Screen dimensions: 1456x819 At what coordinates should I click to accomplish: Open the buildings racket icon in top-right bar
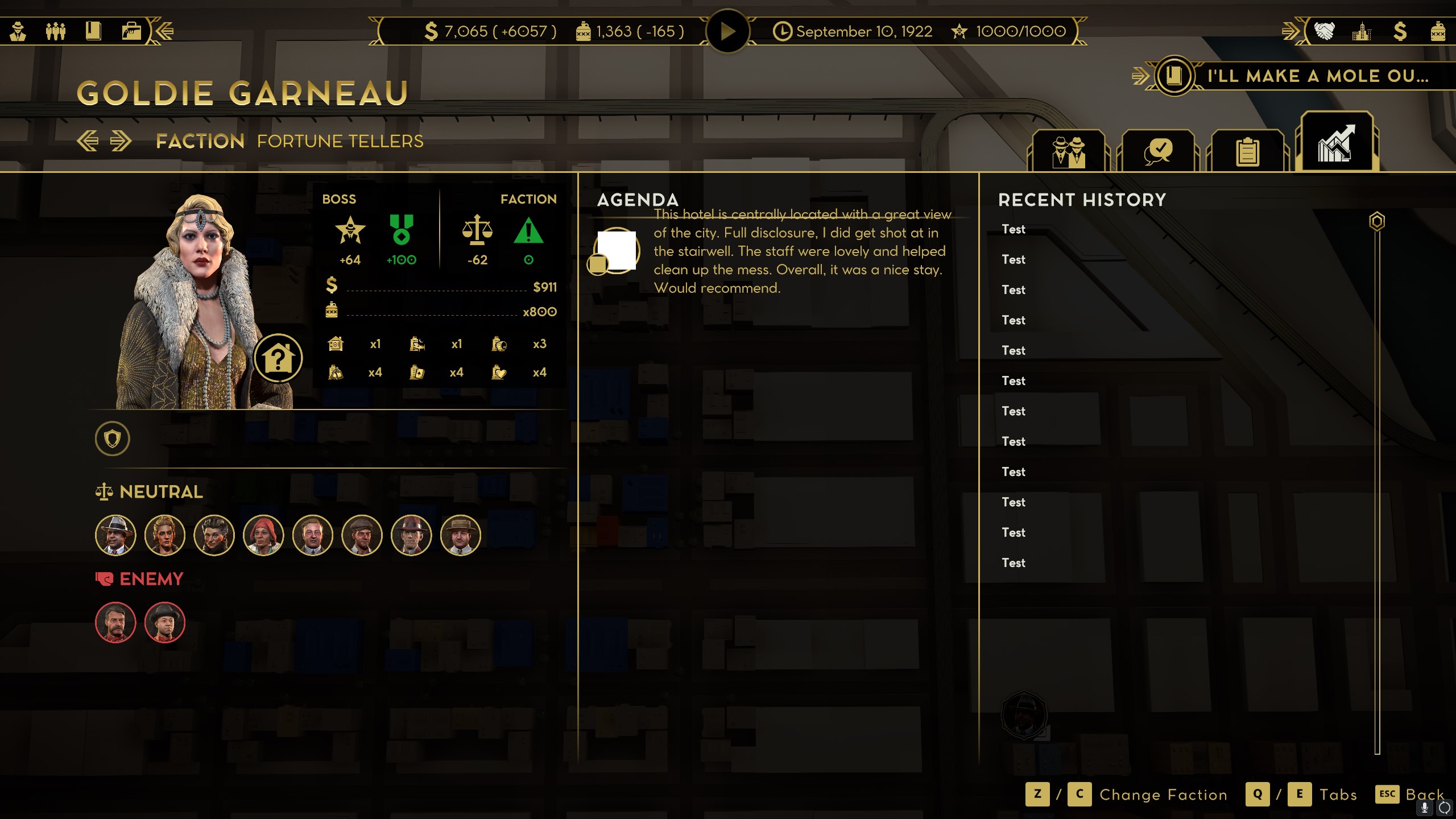pos(1362,32)
